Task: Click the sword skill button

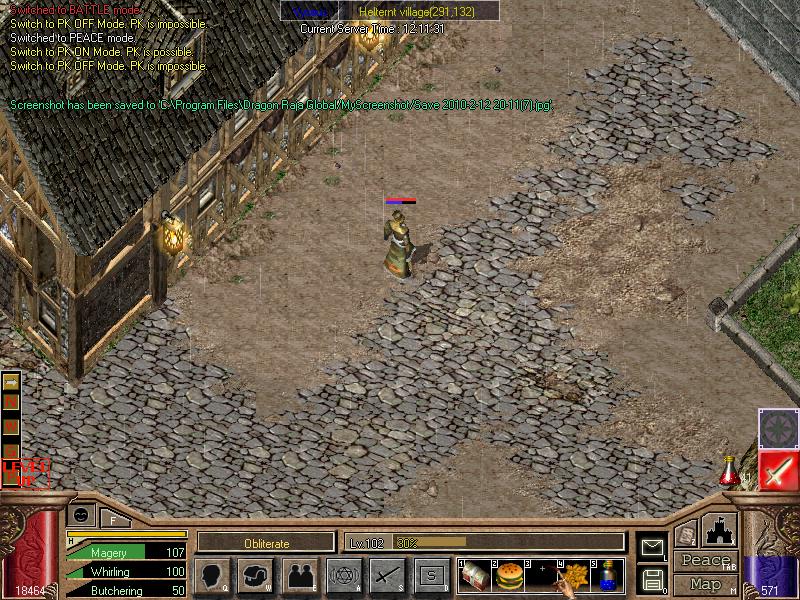Action: pos(387,575)
